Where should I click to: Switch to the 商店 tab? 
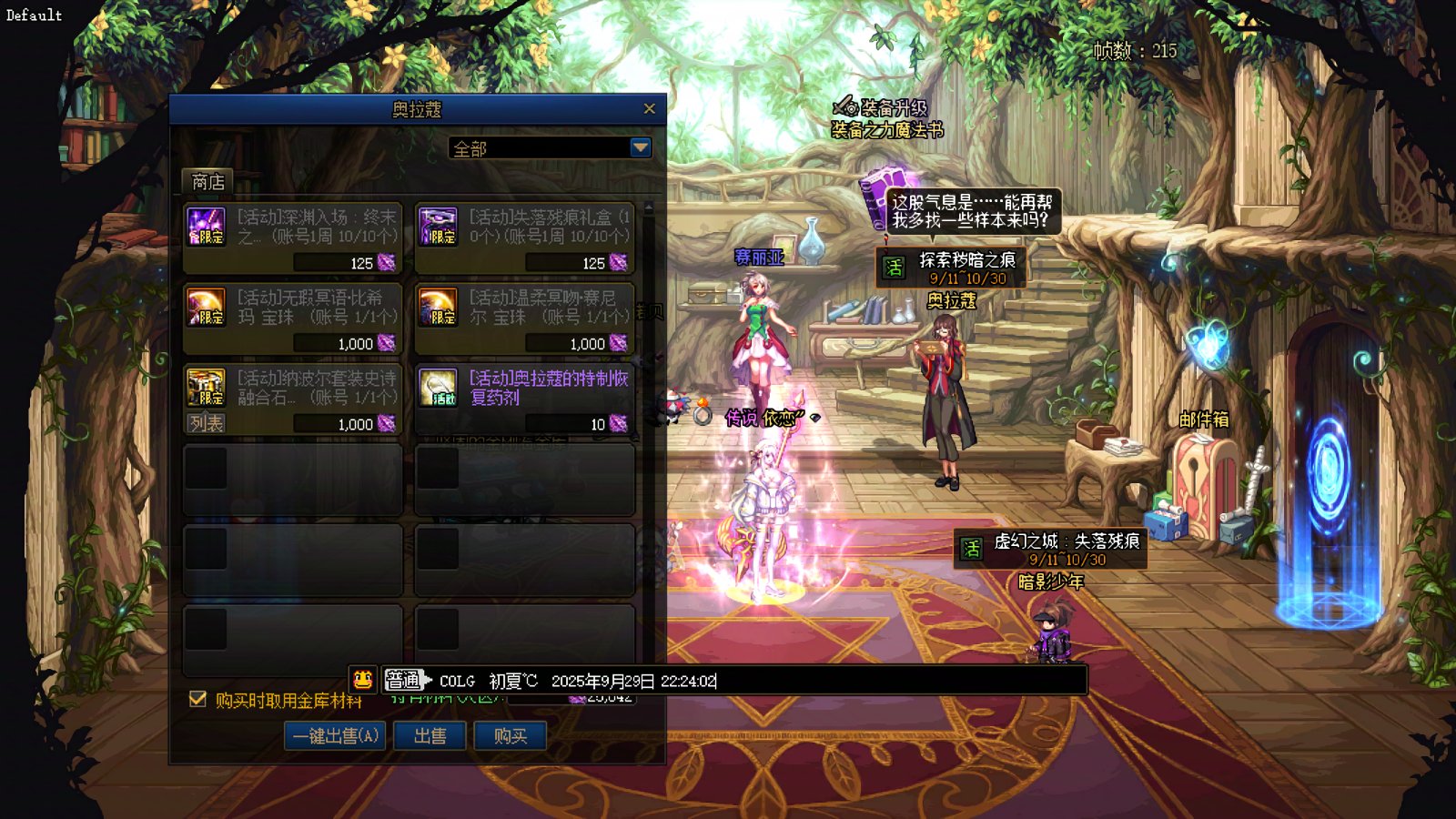coord(208,182)
